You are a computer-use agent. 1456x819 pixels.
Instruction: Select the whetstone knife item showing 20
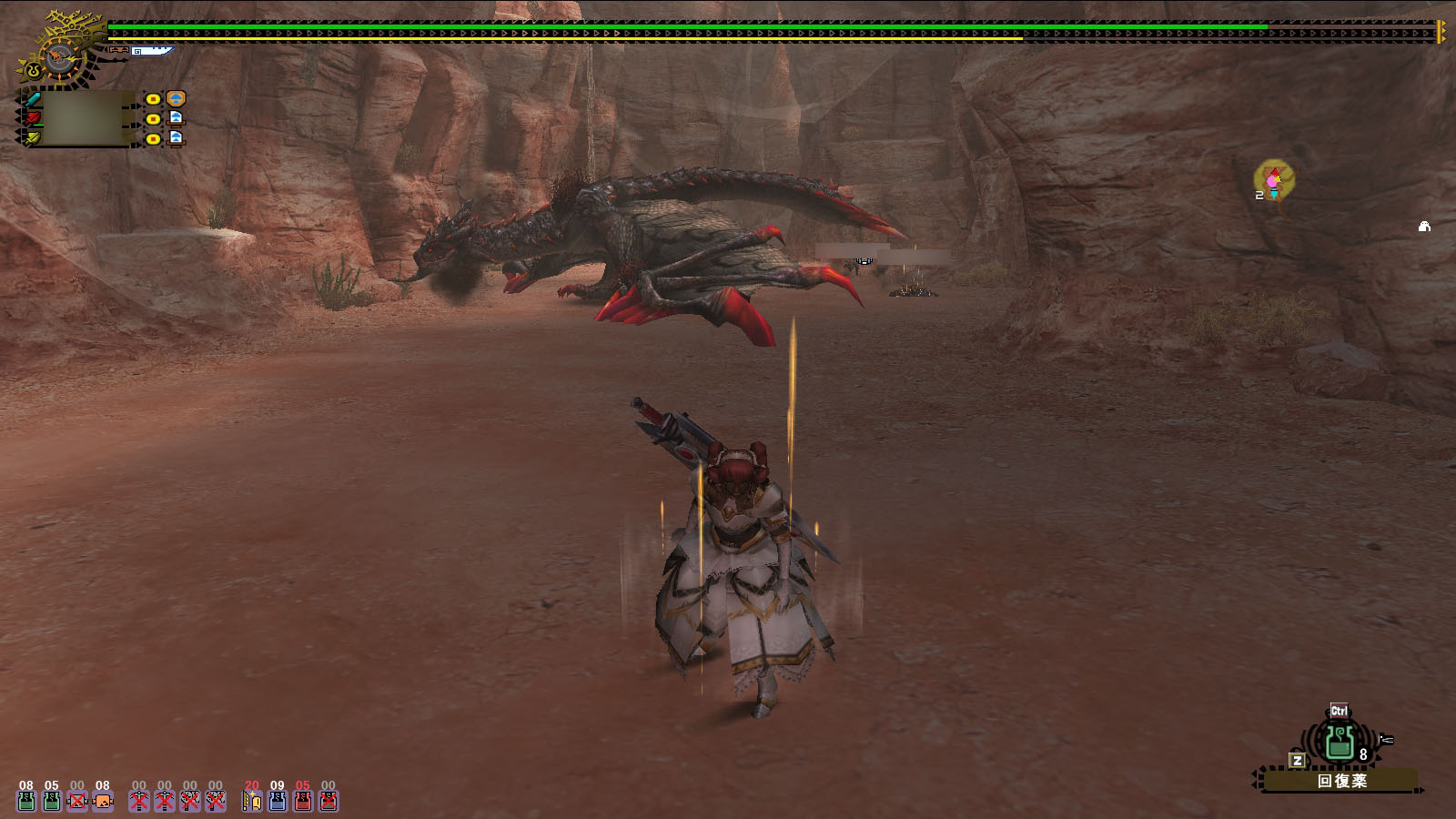252,801
